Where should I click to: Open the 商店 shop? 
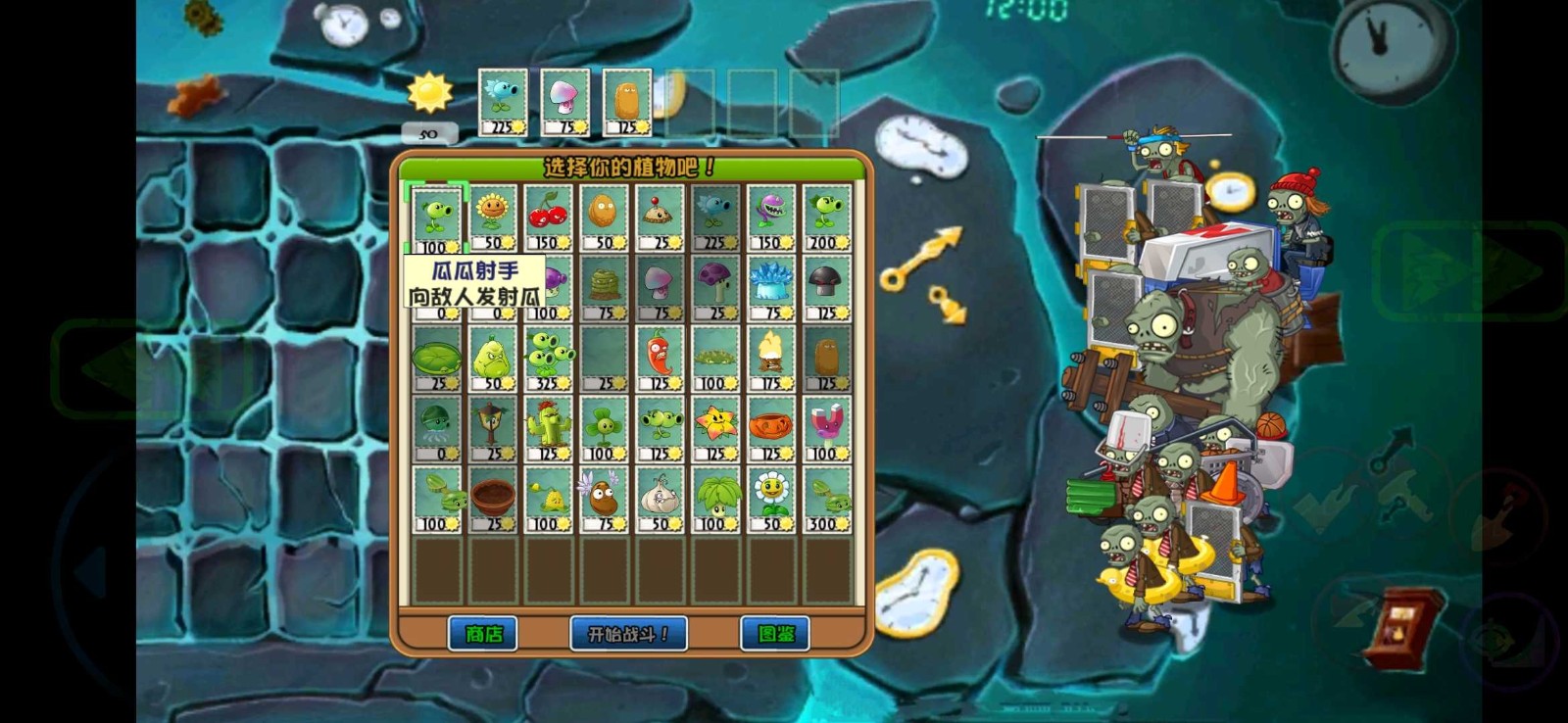[482, 634]
